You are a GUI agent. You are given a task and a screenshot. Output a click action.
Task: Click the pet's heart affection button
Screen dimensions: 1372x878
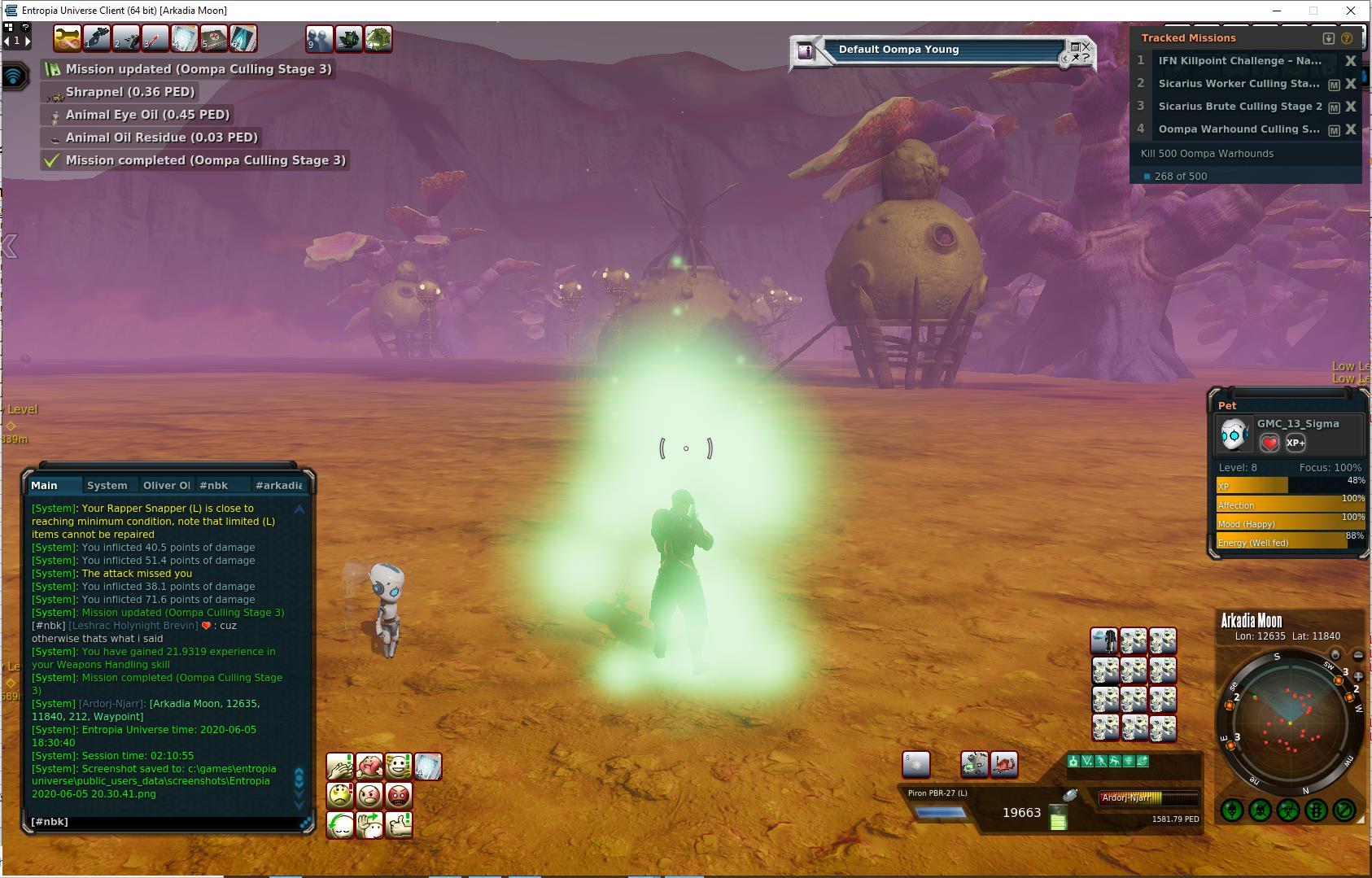click(x=1269, y=443)
